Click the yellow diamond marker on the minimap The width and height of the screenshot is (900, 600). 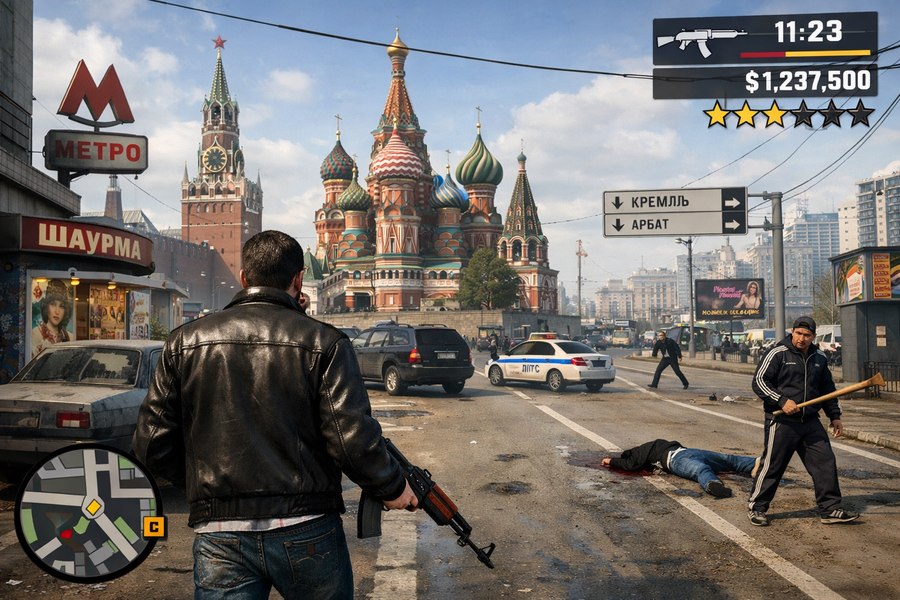click(x=93, y=507)
